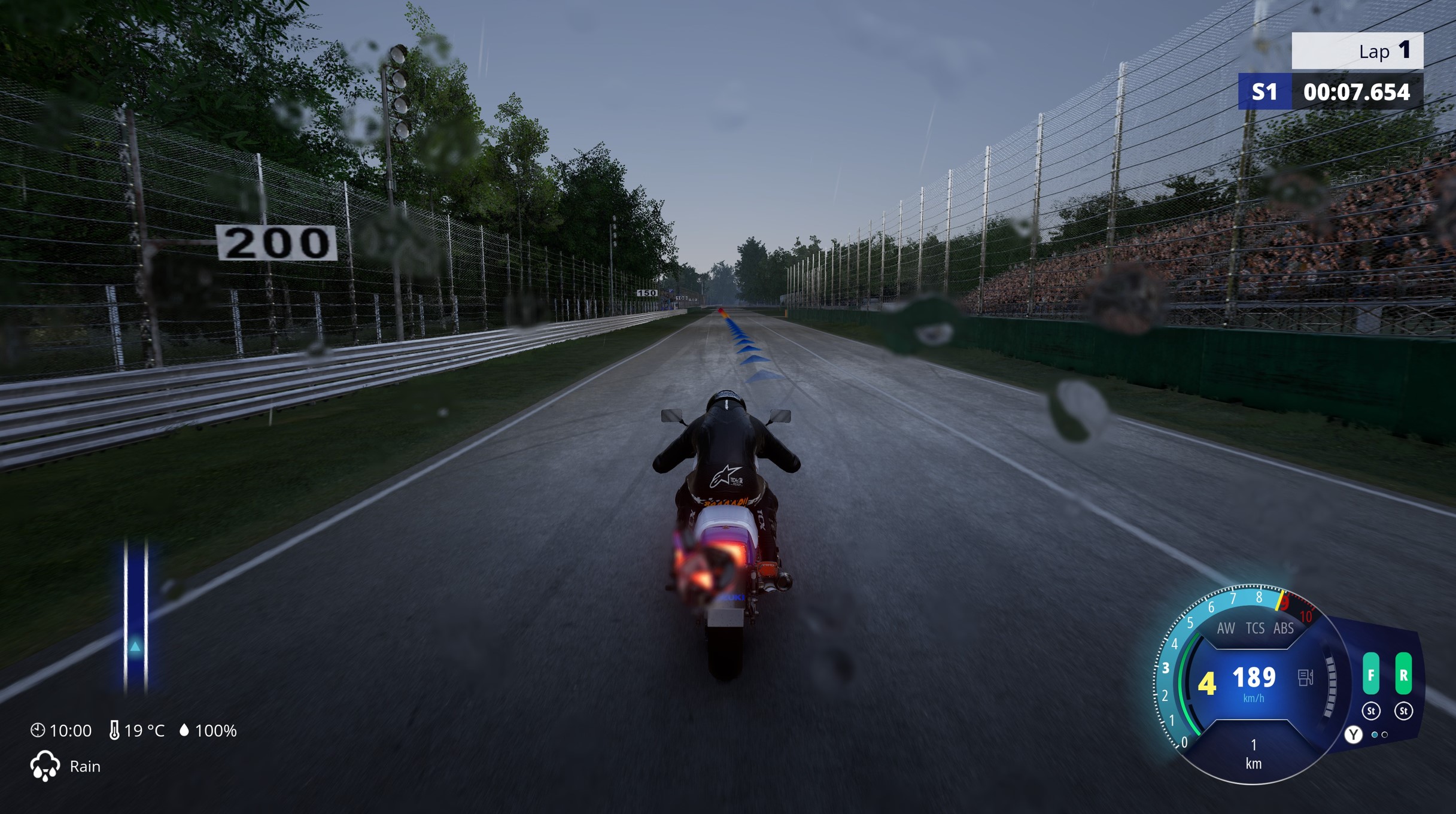Select the rear tyre R indicator
Viewport: 1456px width, 814px height.
pos(1403,674)
